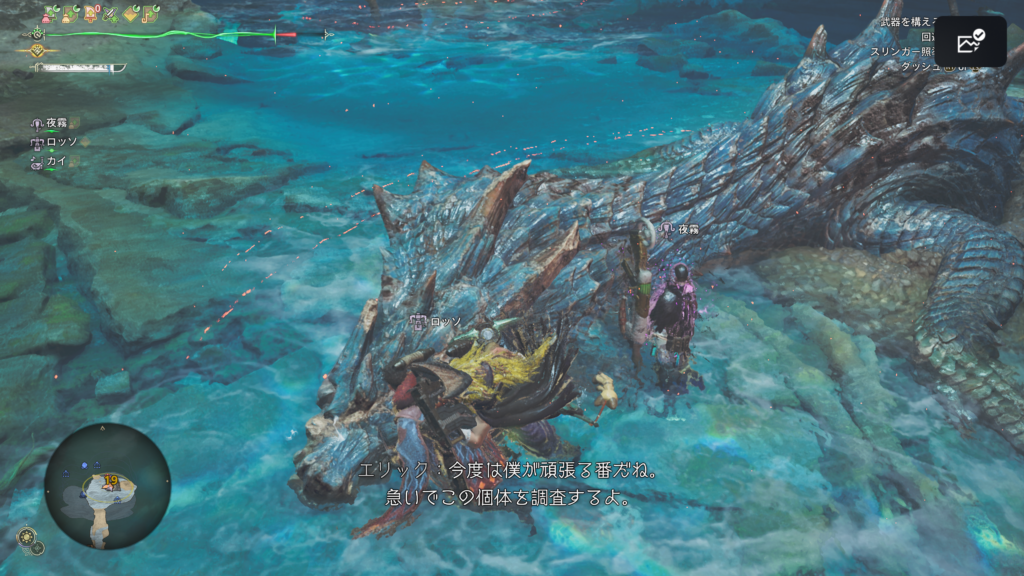Select party member カイ in the list
The image size is (1024, 576).
50,161
